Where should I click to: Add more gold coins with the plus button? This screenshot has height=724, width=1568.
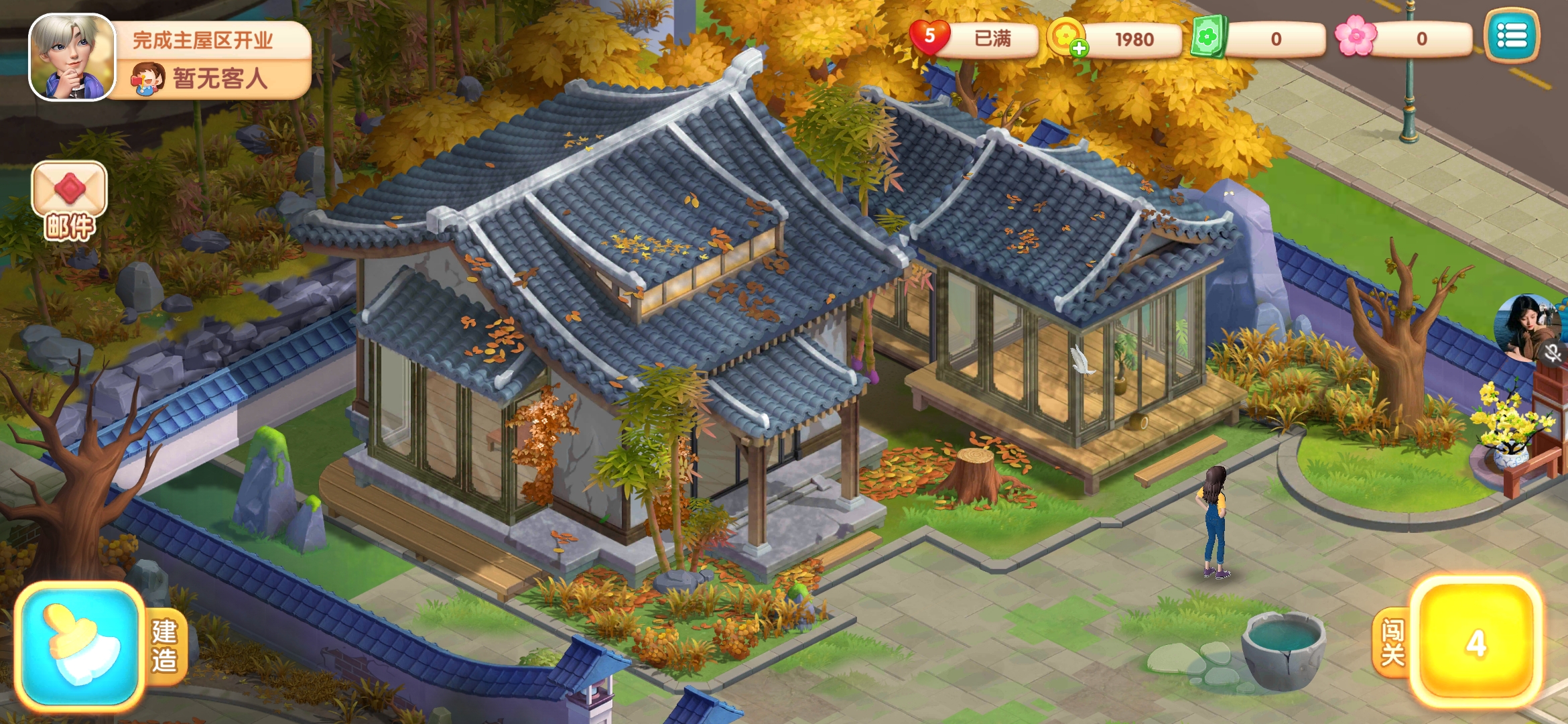1079,48
